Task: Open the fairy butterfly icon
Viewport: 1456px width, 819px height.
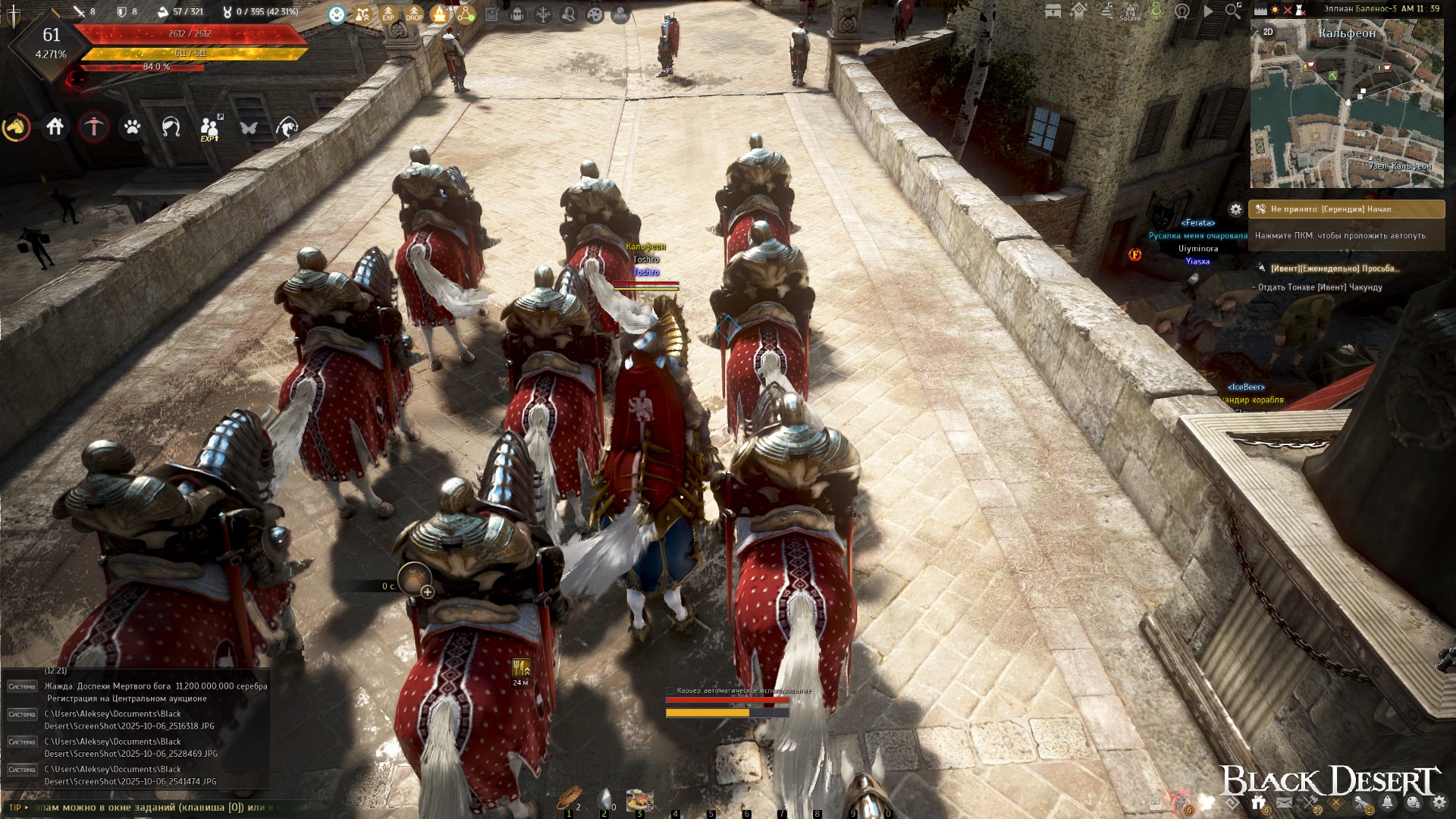Action: [249, 127]
